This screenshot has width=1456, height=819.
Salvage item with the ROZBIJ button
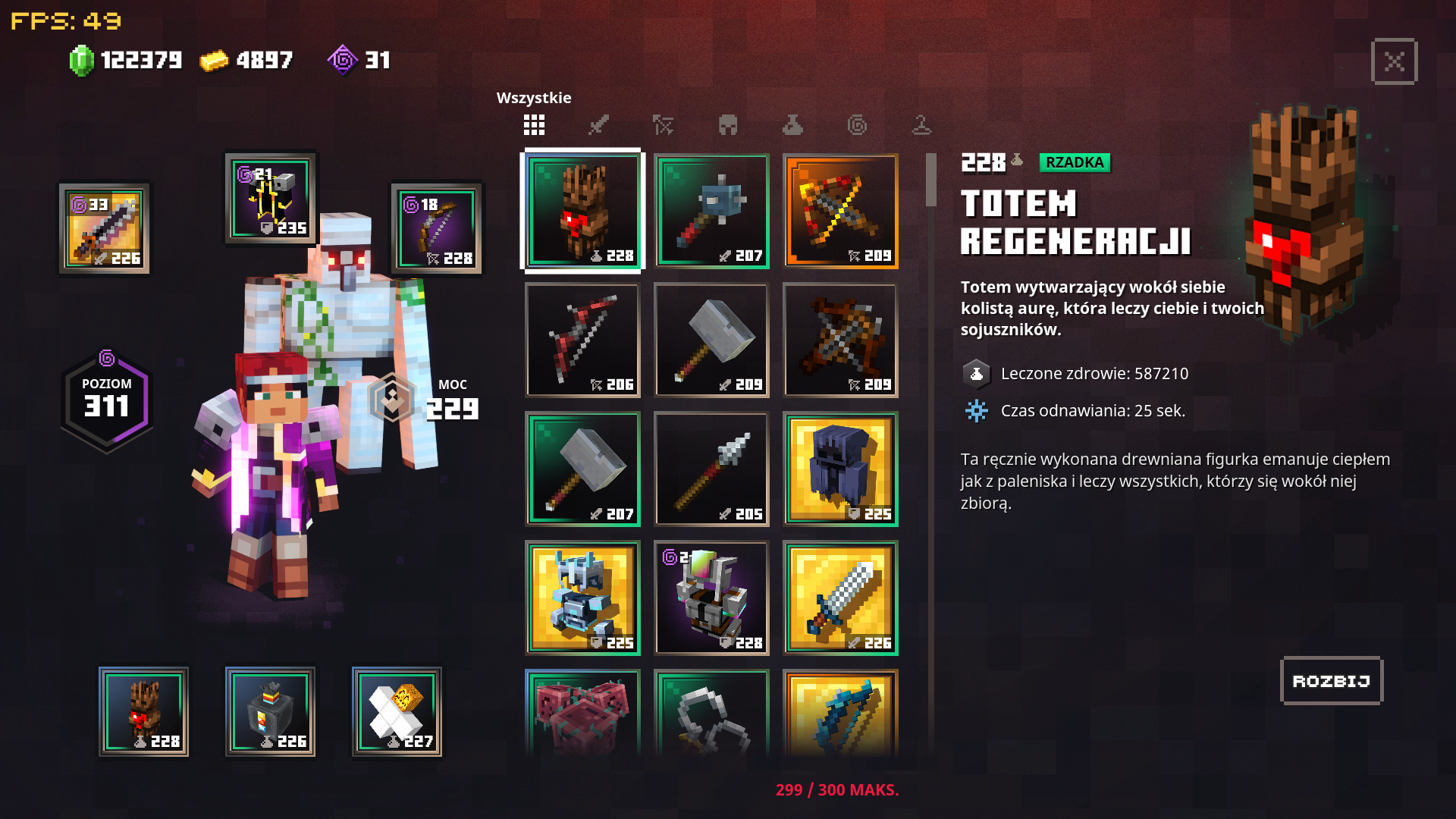pyautogui.click(x=1331, y=681)
